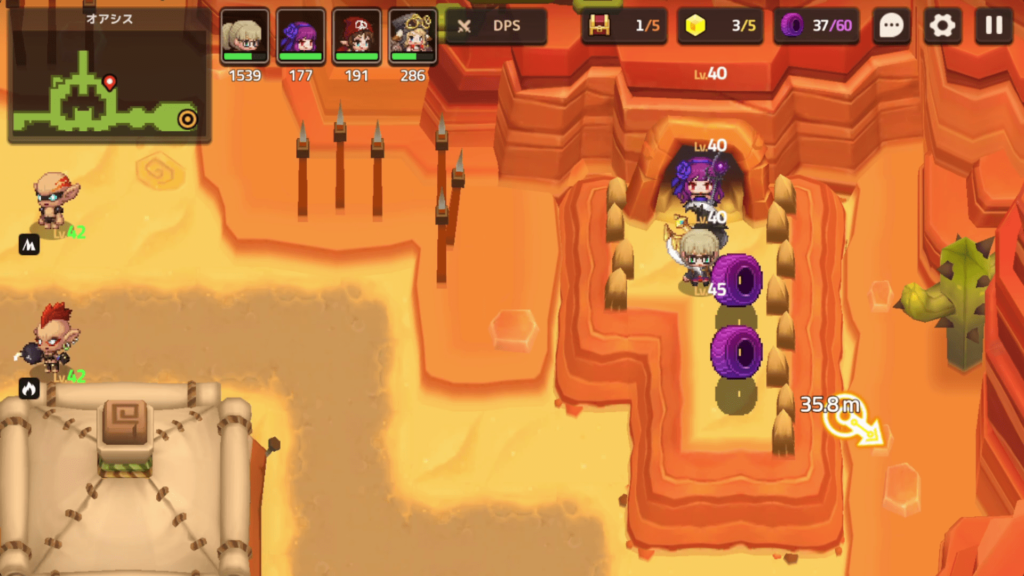Select the purple-haired hero portrait
The width and height of the screenshot is (1024, 576).
point(301,36)
